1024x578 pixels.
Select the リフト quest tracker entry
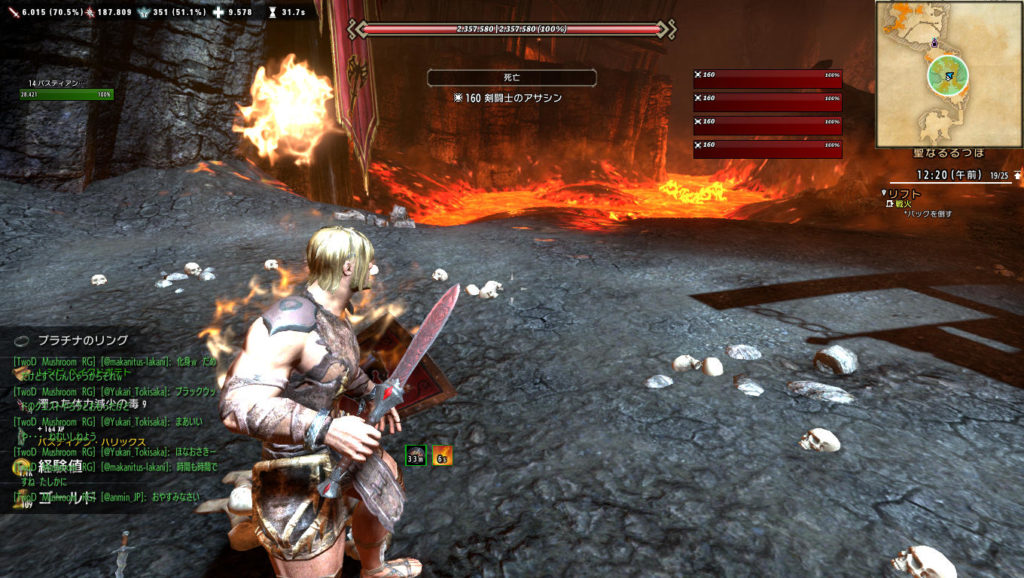click(x=904, y=192)
